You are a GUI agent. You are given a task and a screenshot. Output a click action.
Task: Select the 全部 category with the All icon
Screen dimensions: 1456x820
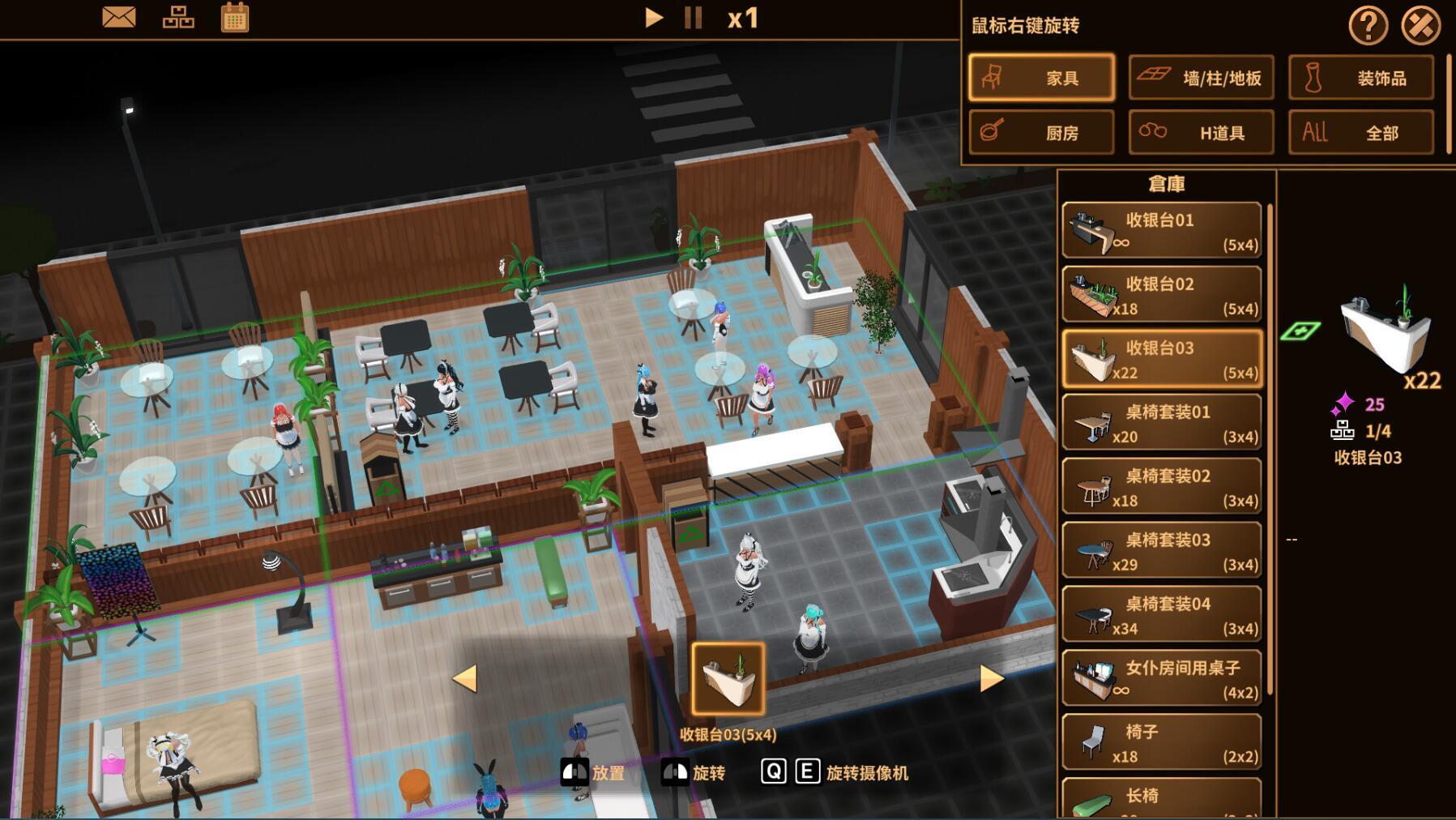click(1360, 132)
